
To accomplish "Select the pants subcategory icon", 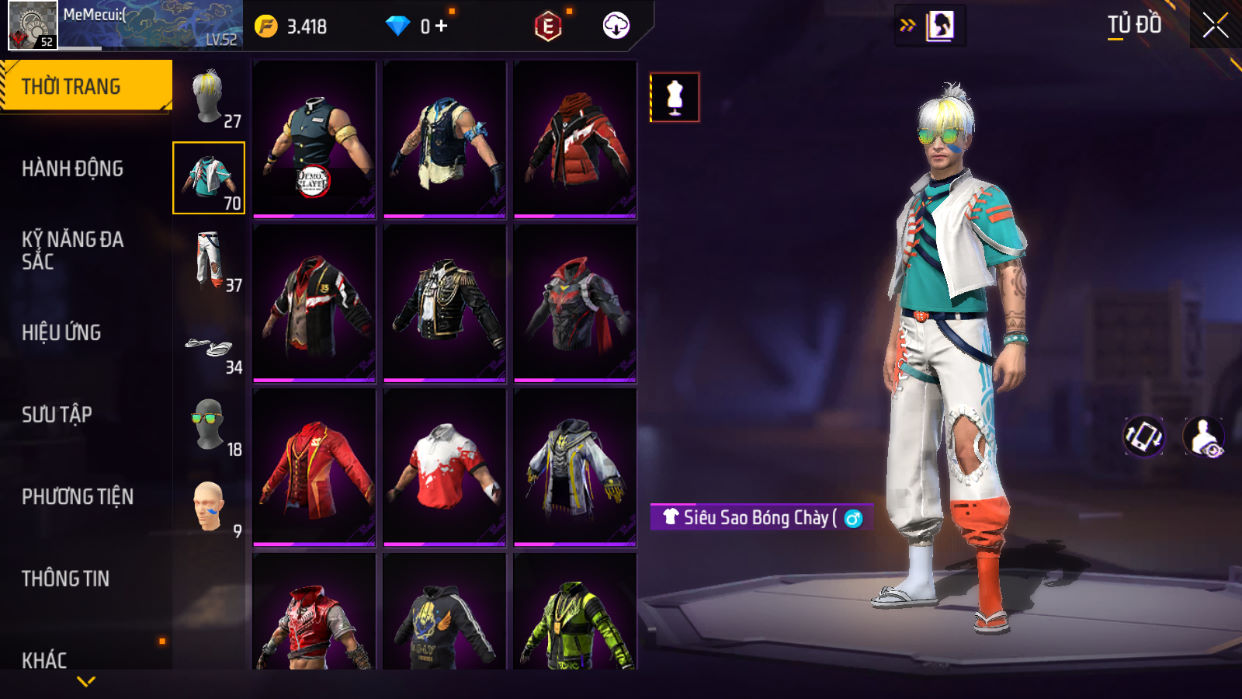I will [x=209, y=260].
